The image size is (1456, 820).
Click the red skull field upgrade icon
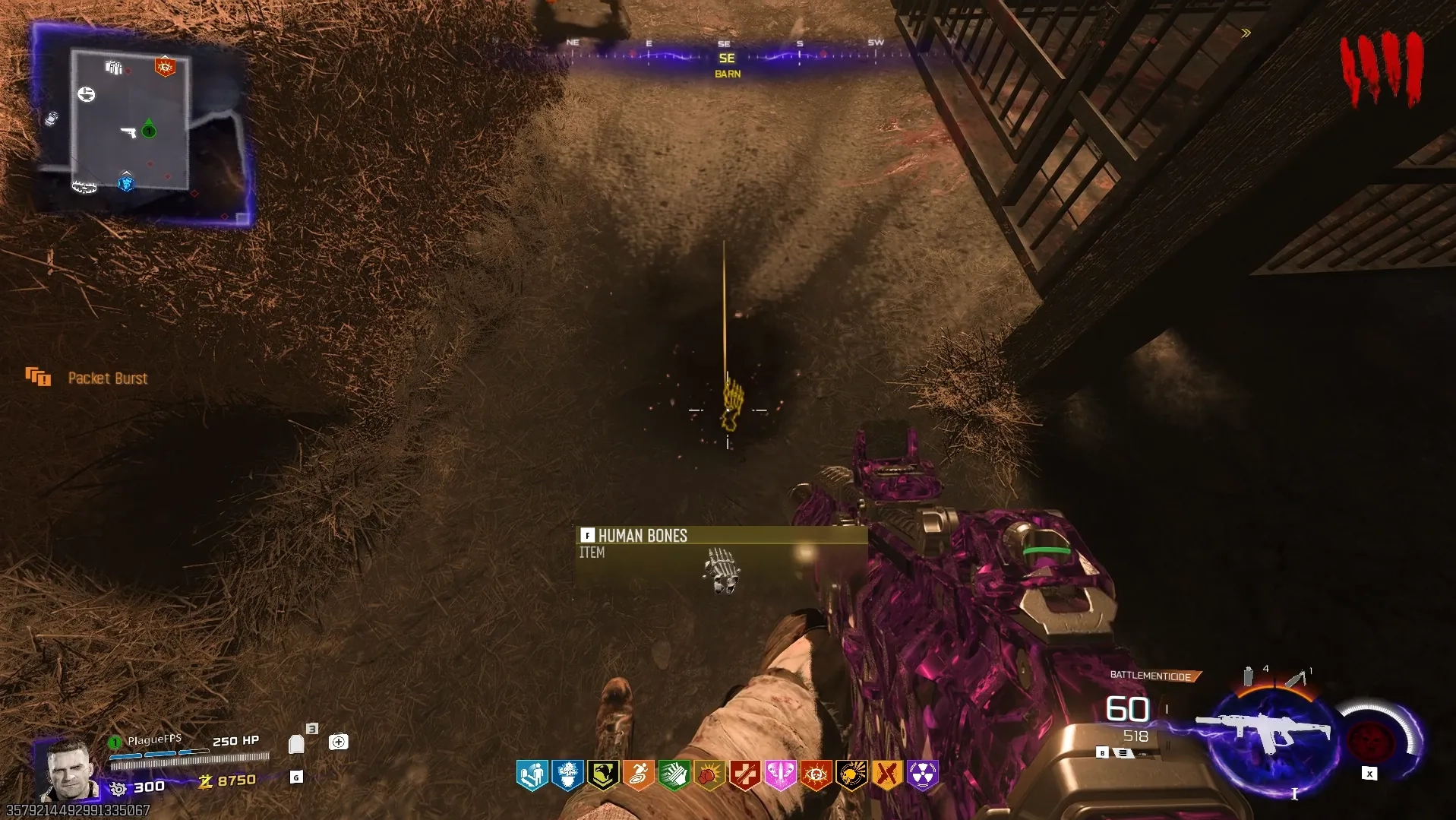coord(1369,739)
